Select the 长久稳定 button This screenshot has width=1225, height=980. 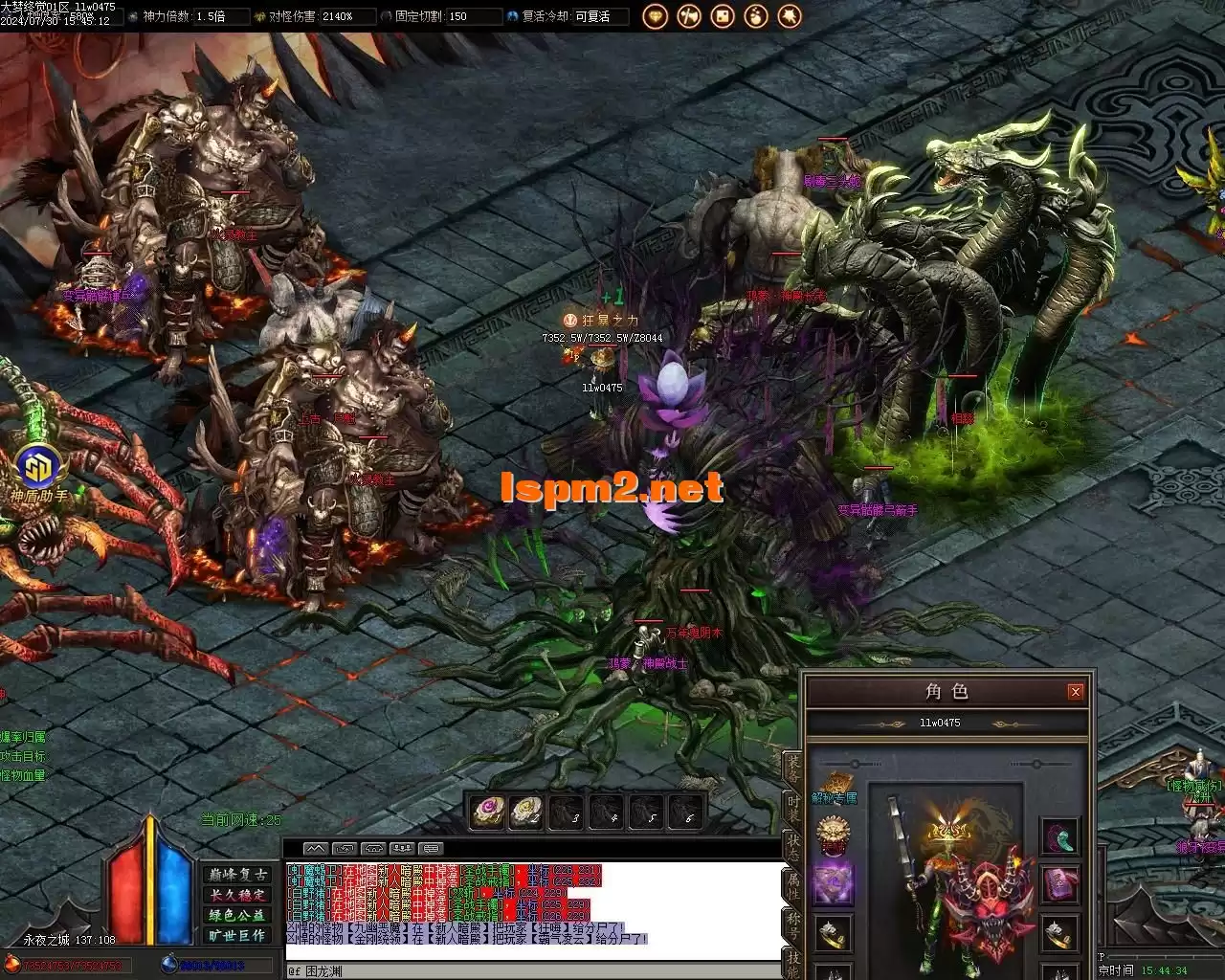[x=237, y=895]
